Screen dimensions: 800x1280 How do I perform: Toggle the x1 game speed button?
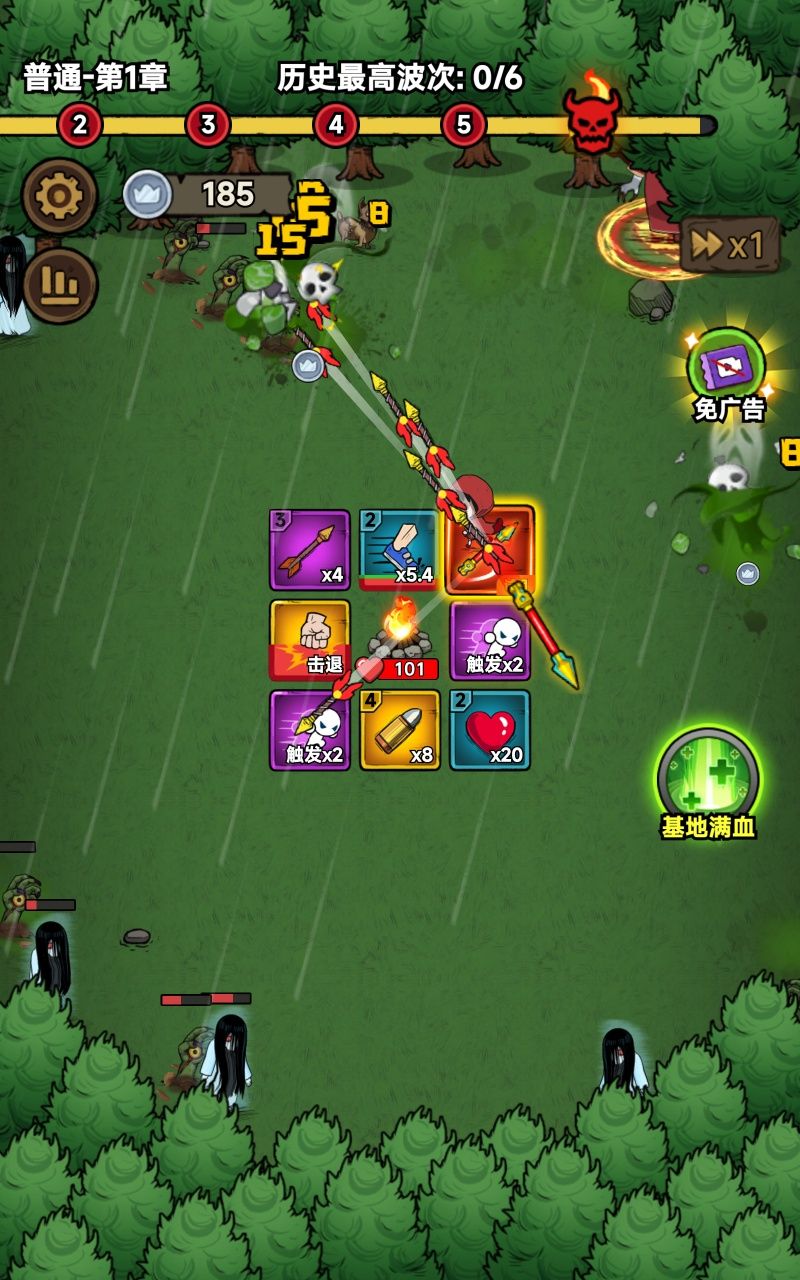click(x=730, y=245)
